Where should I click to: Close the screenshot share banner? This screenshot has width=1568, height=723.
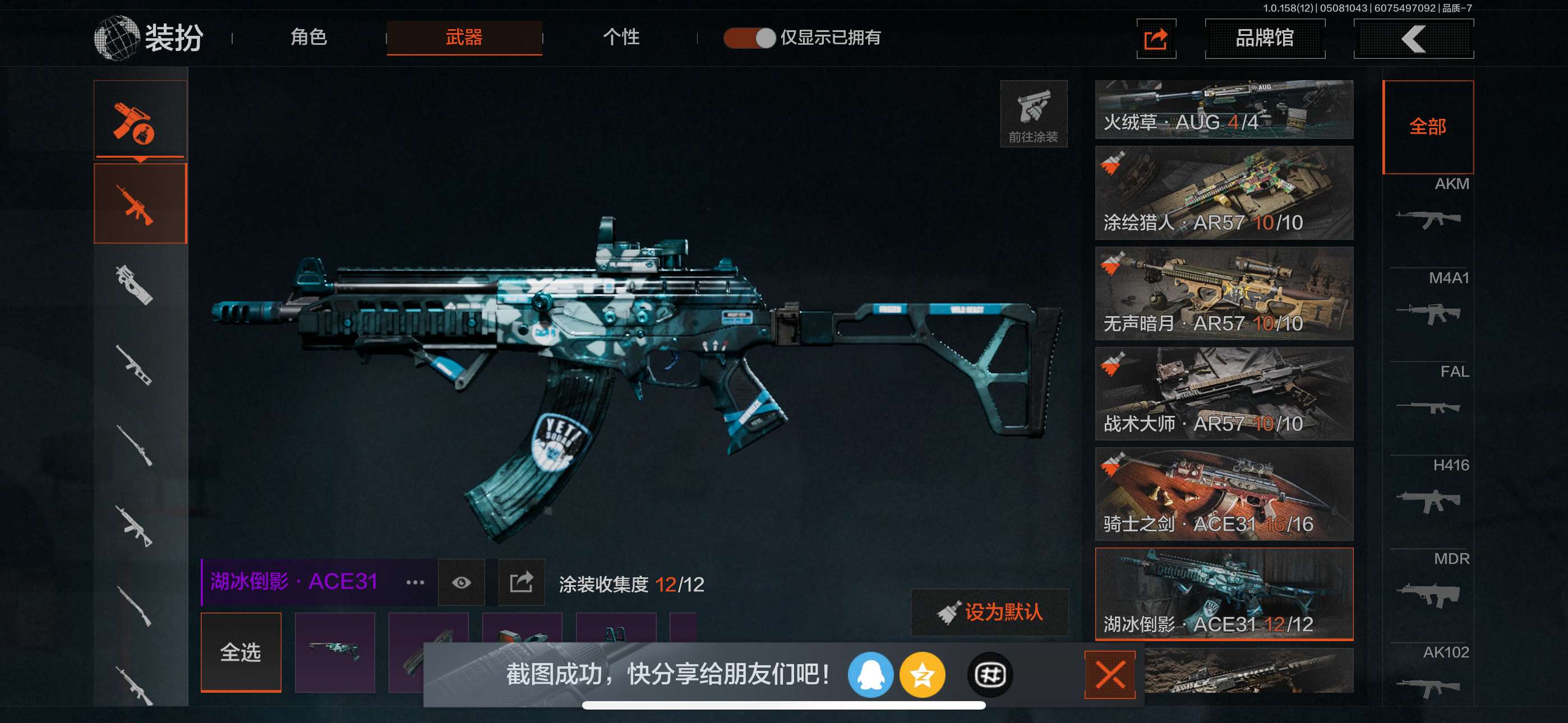(x=1110, y=674)
